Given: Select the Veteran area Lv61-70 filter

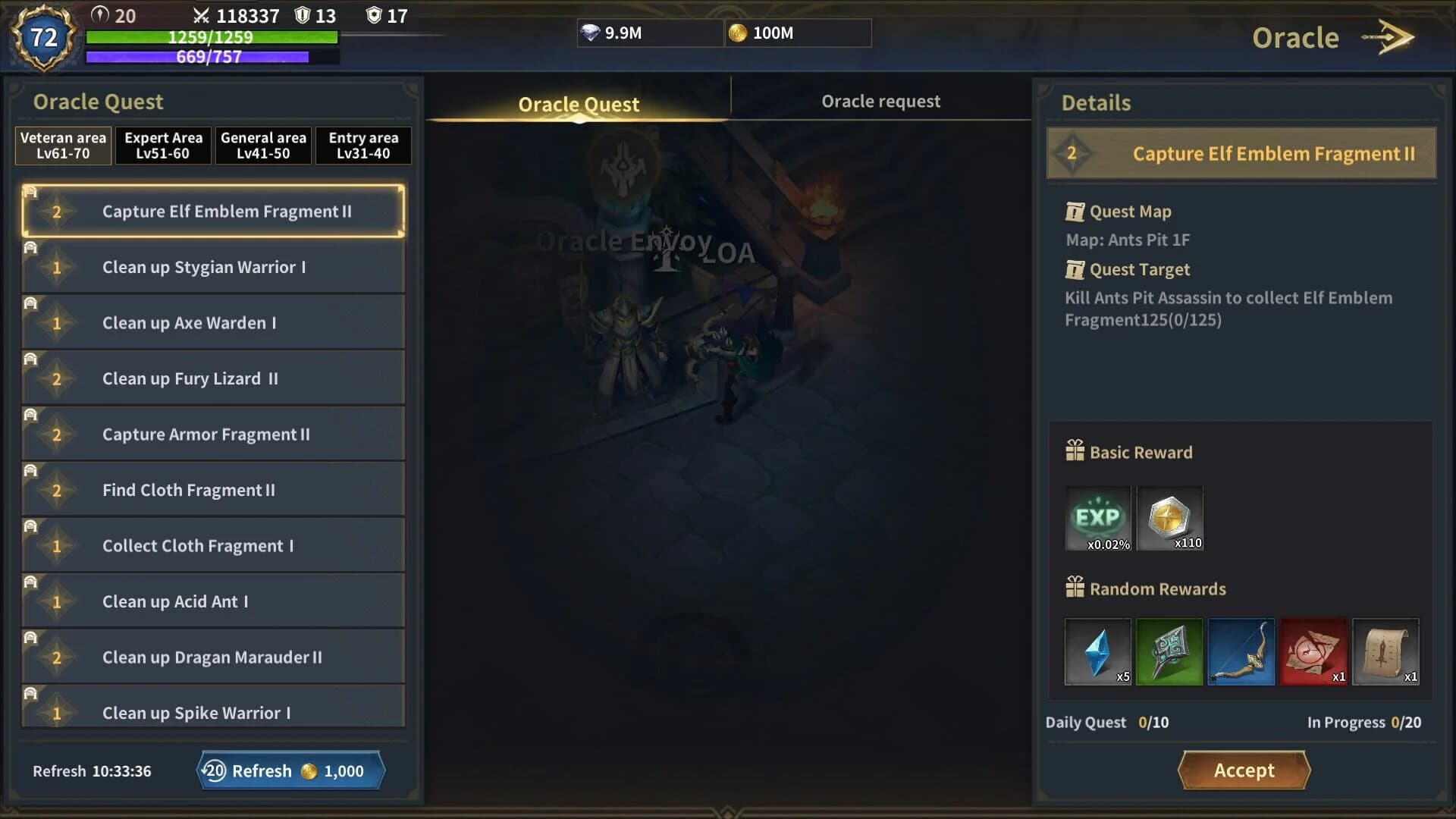Looking at the screenshot, I should click(x=63, y=145).
